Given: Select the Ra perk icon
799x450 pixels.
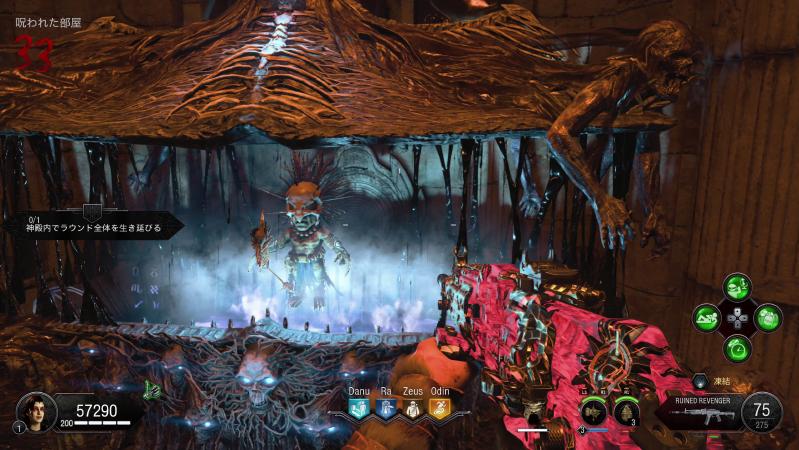Looking at the screenshot, I should (x=386, y=408).
